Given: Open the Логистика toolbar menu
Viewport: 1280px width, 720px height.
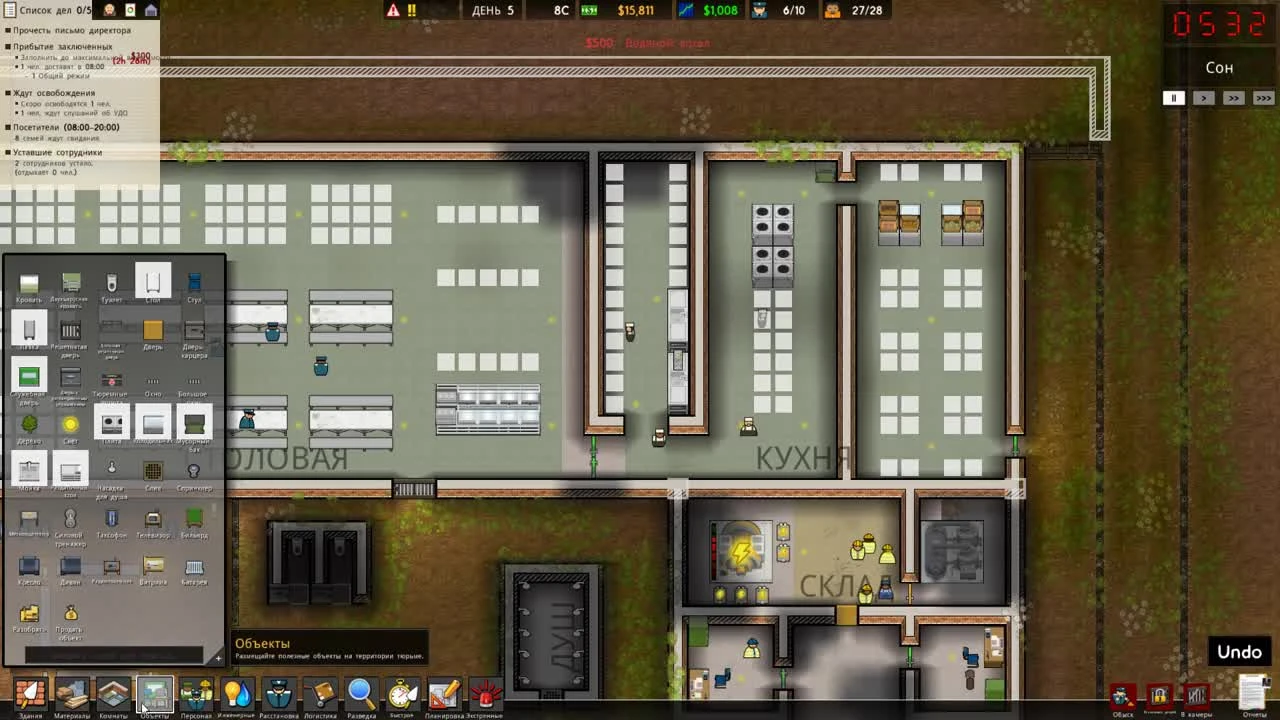Looking at the screenshot, I should tap(321, 692).
